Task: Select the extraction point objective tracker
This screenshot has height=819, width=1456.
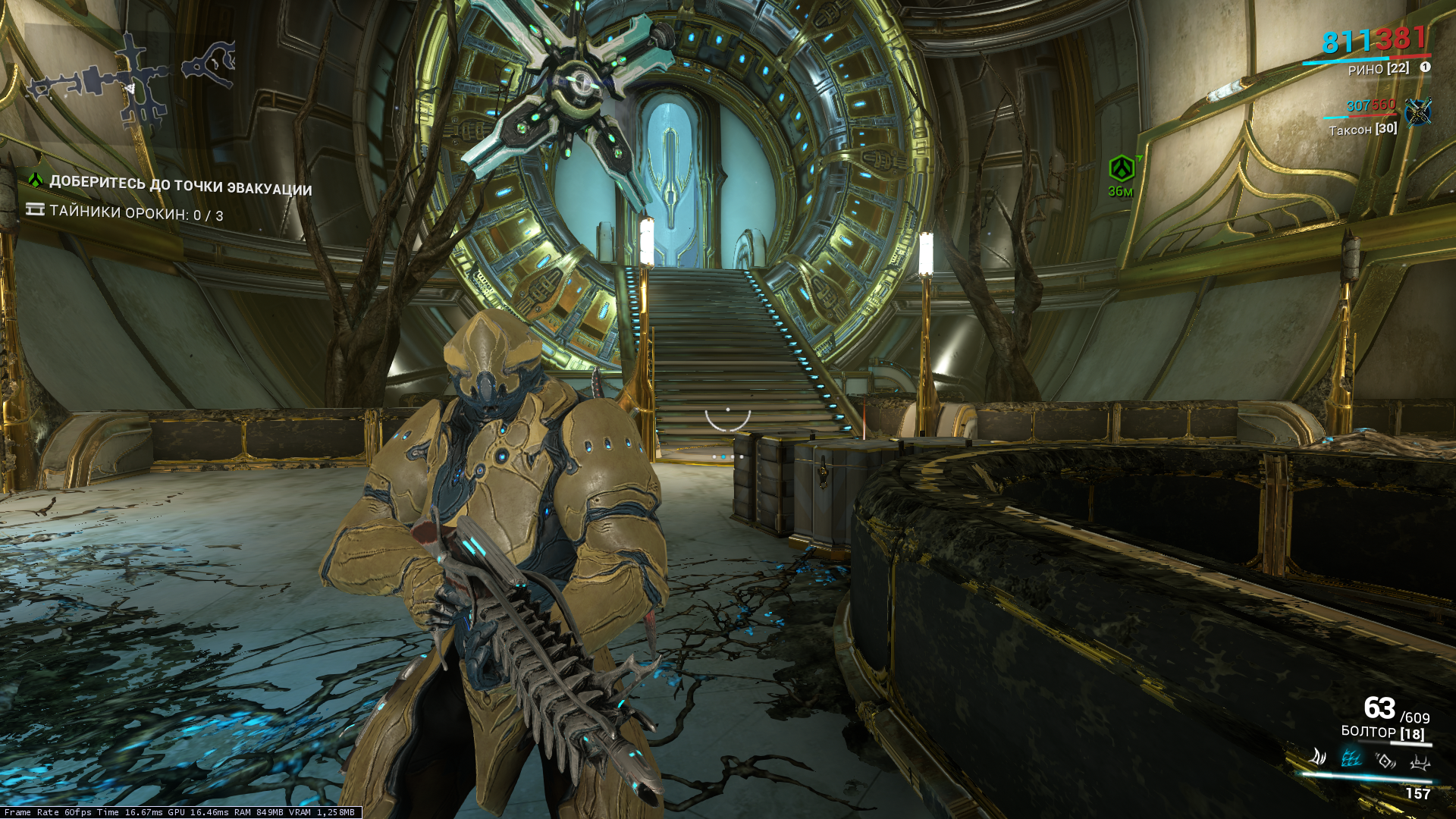Action: (x=180, y=184)
